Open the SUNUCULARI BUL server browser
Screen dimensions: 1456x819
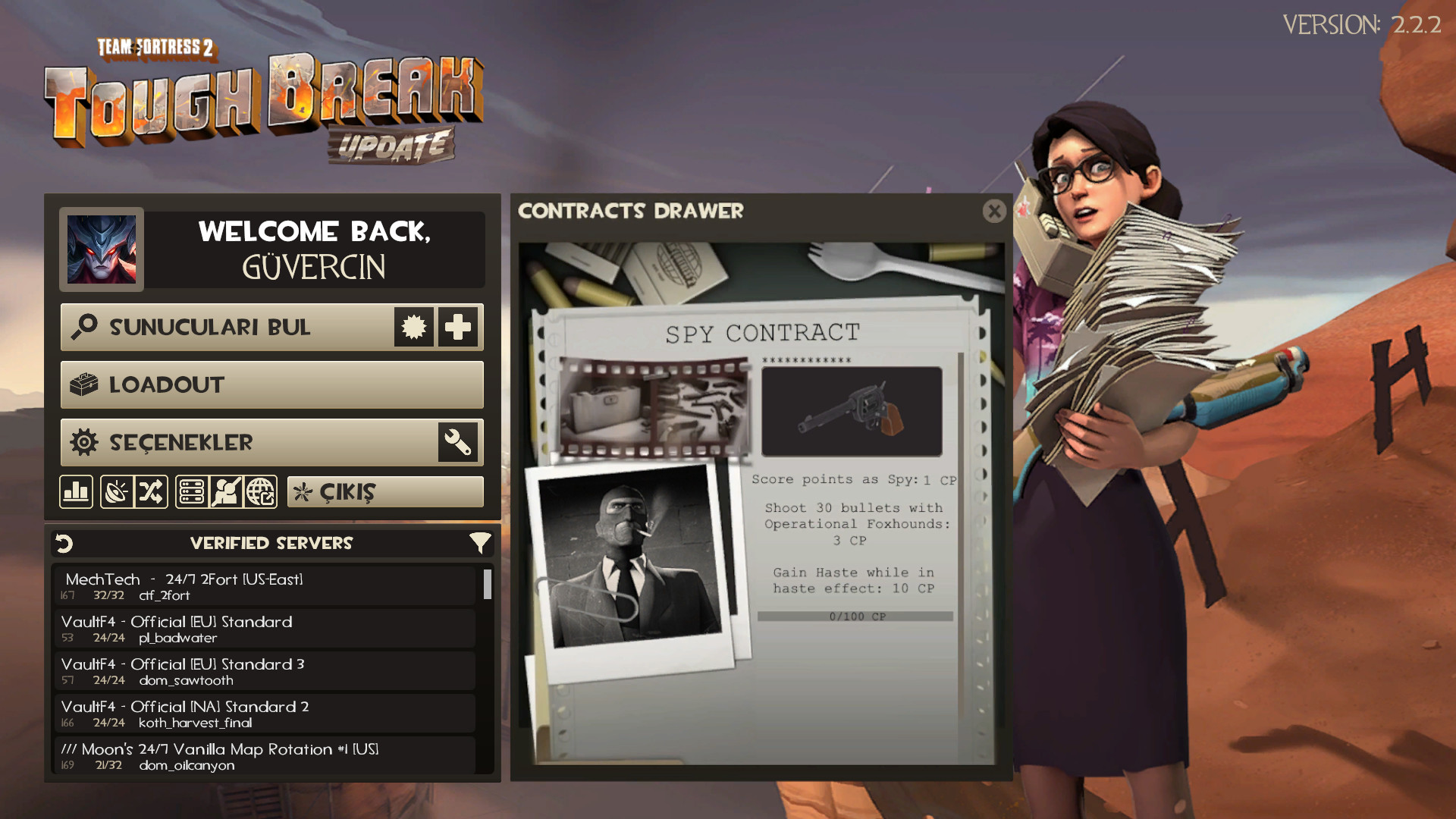point(227,328)
